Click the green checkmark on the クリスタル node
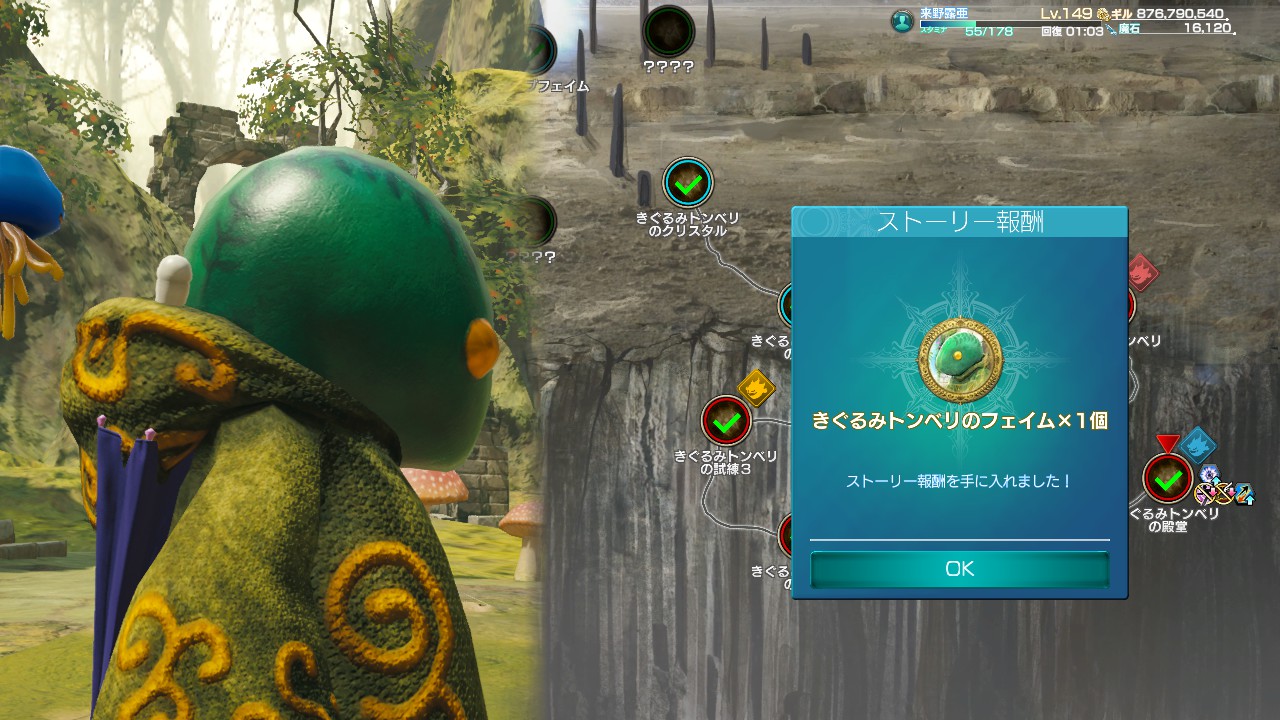The height and width of the screenshot is (720, 1280). [686, 184]
